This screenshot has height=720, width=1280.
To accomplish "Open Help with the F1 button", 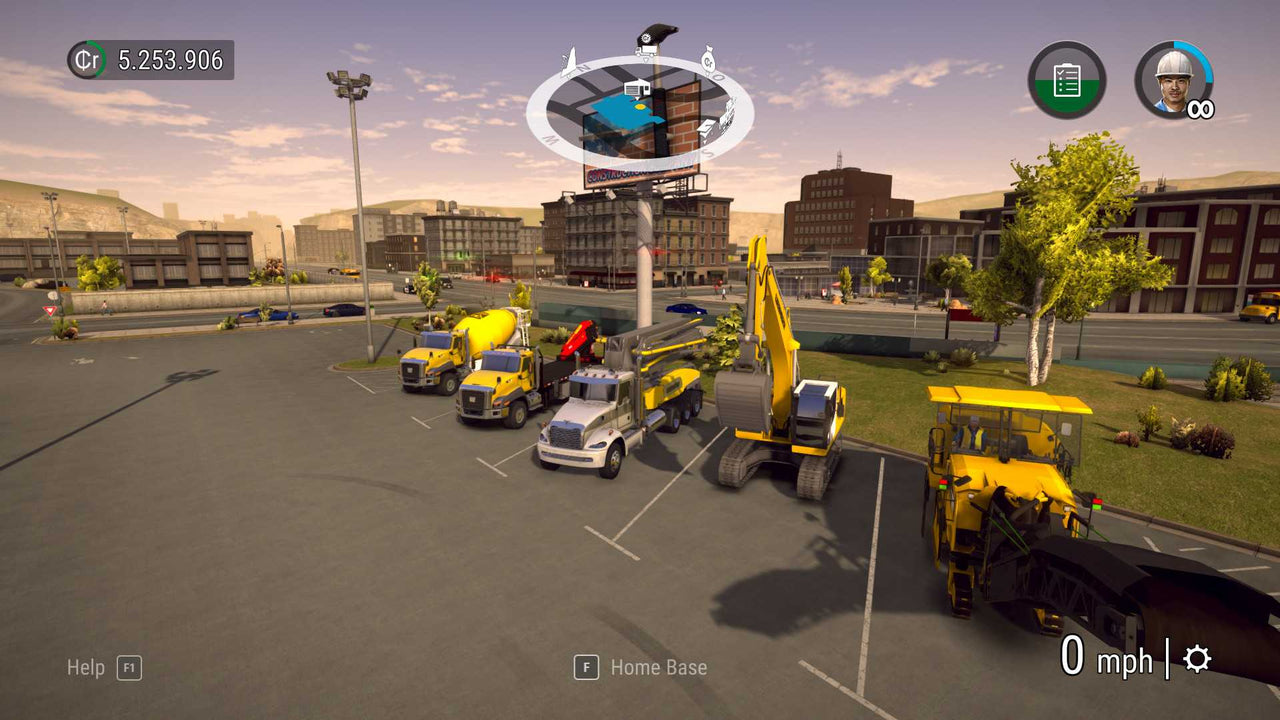I will click(x=130, y=667).
